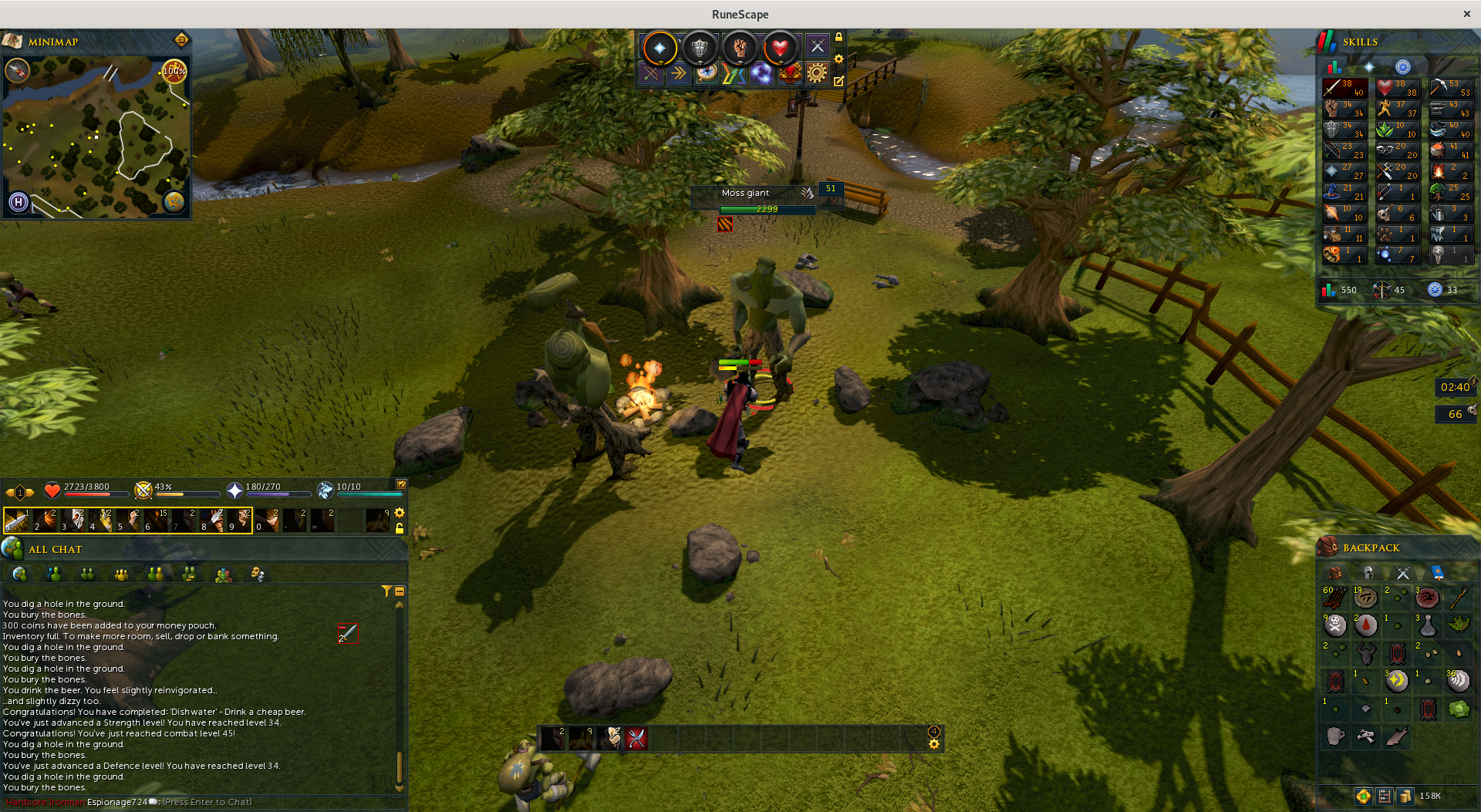1481x812 pixels.
Task: Open the prayer shield orb
Action: [700, 49]
